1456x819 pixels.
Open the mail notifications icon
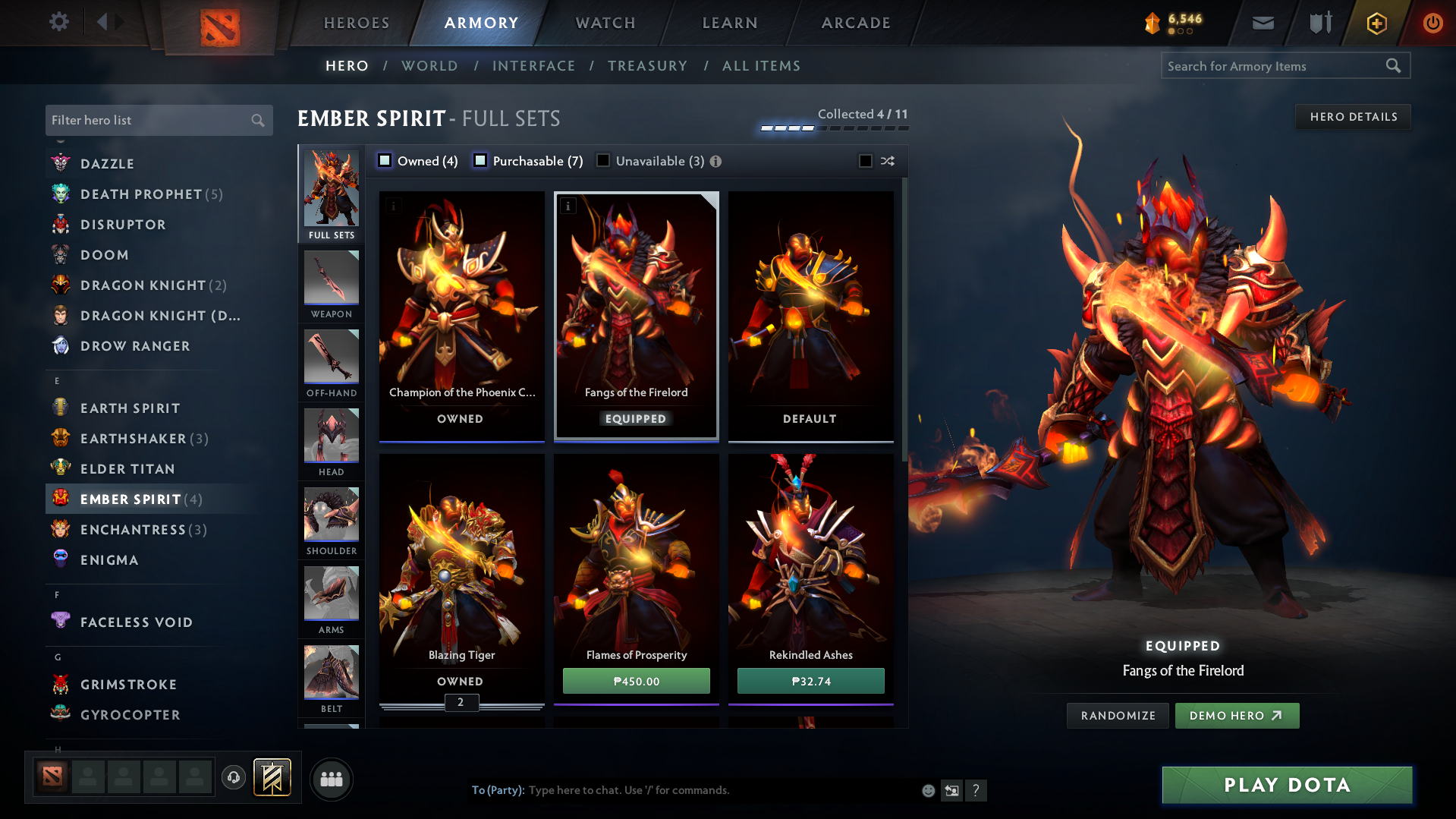(x=1262, y=23)
